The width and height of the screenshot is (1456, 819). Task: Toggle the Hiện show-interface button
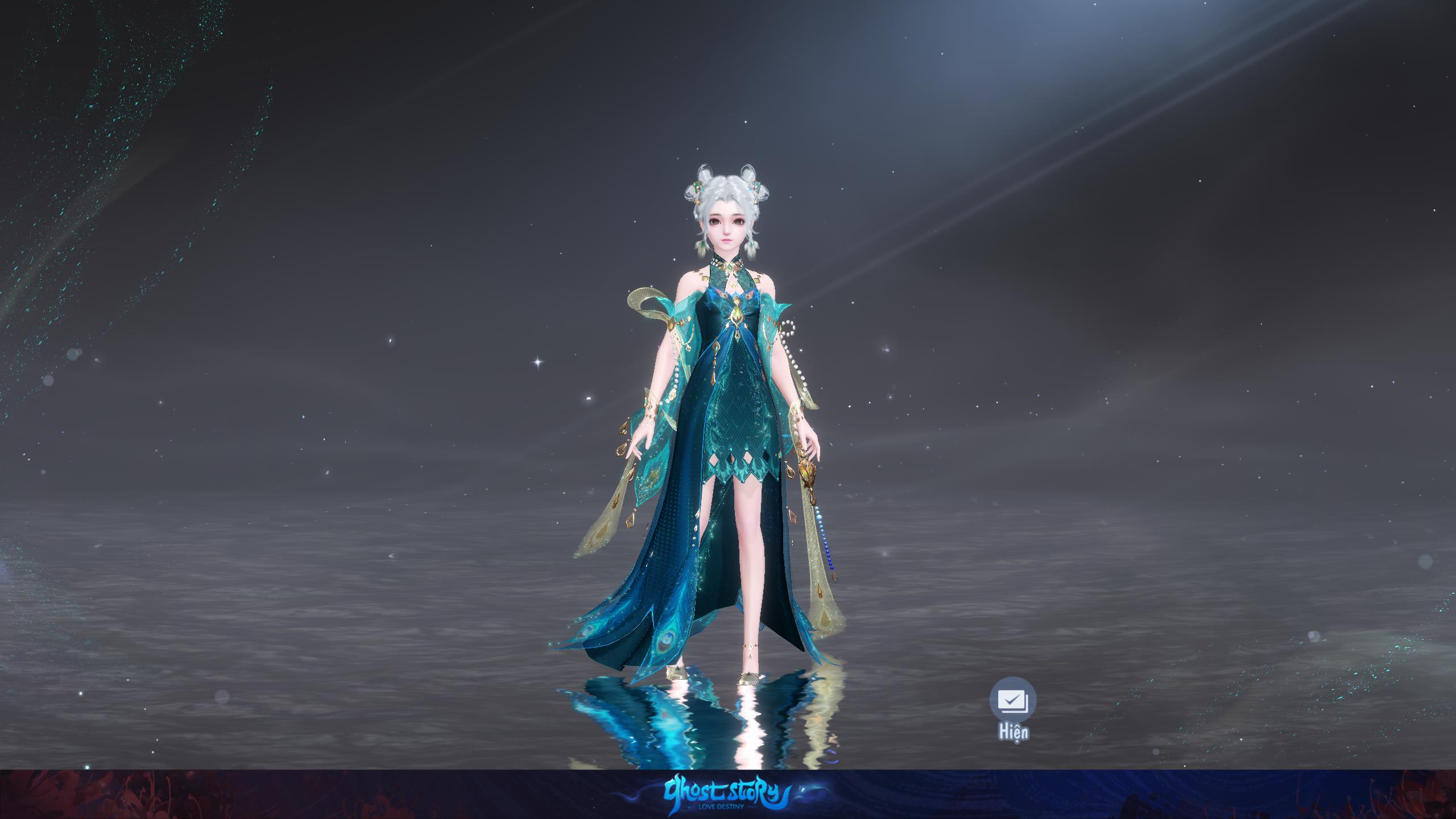[1013, 701]
